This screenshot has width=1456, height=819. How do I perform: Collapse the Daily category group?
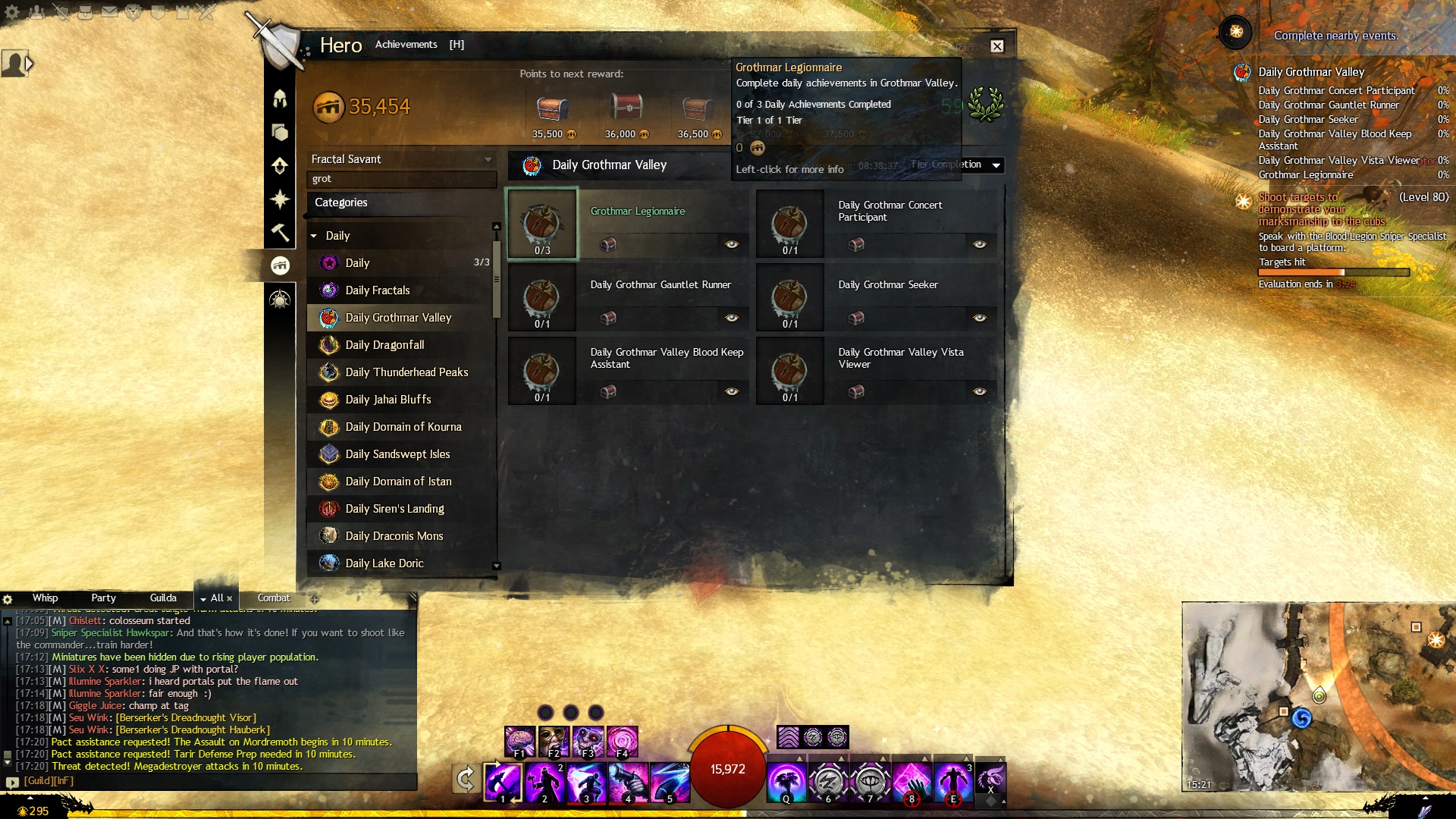[x=314, y=236]
